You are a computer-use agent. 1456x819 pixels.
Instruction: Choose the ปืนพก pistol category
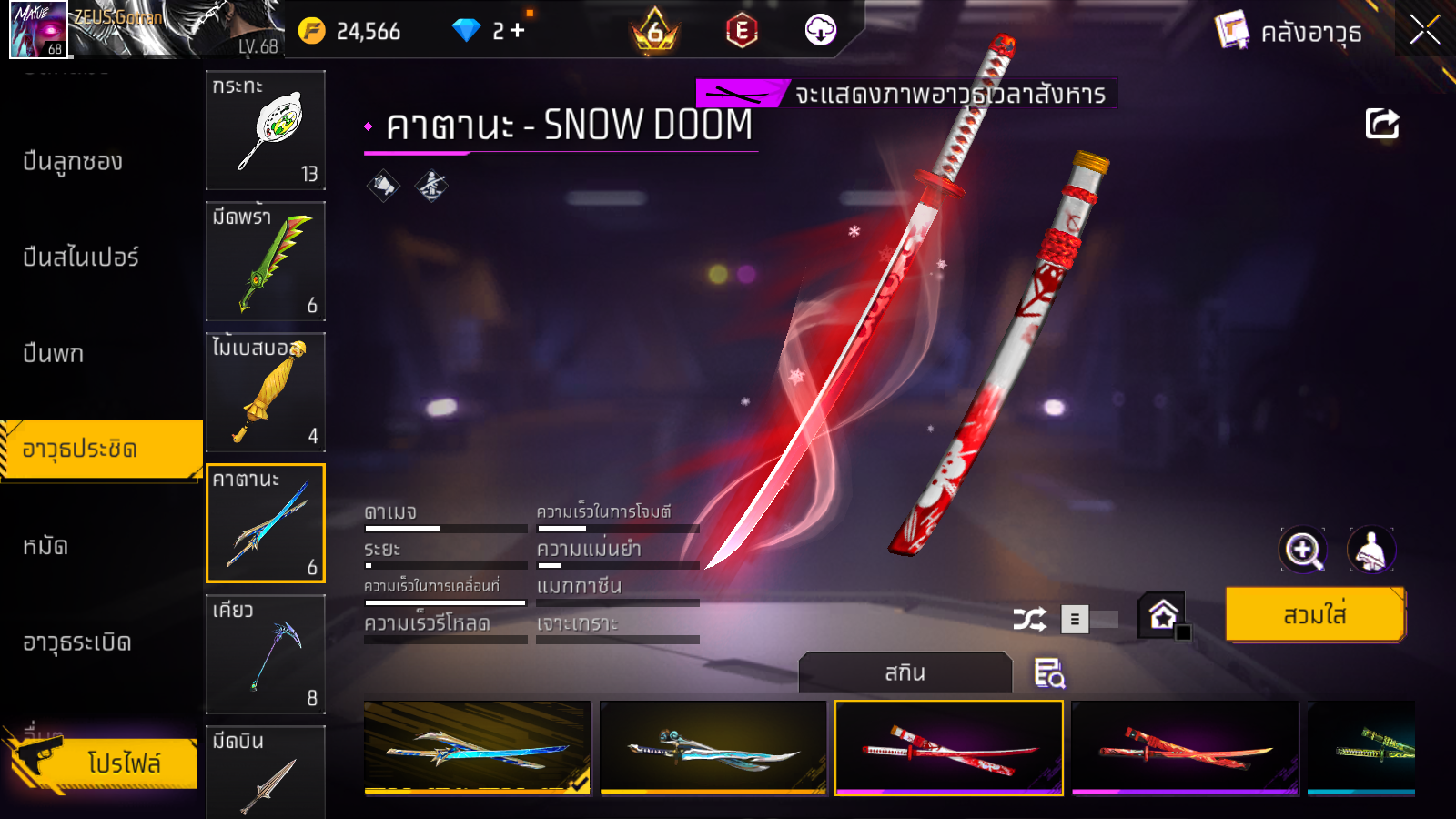click(x=54, y=353)
